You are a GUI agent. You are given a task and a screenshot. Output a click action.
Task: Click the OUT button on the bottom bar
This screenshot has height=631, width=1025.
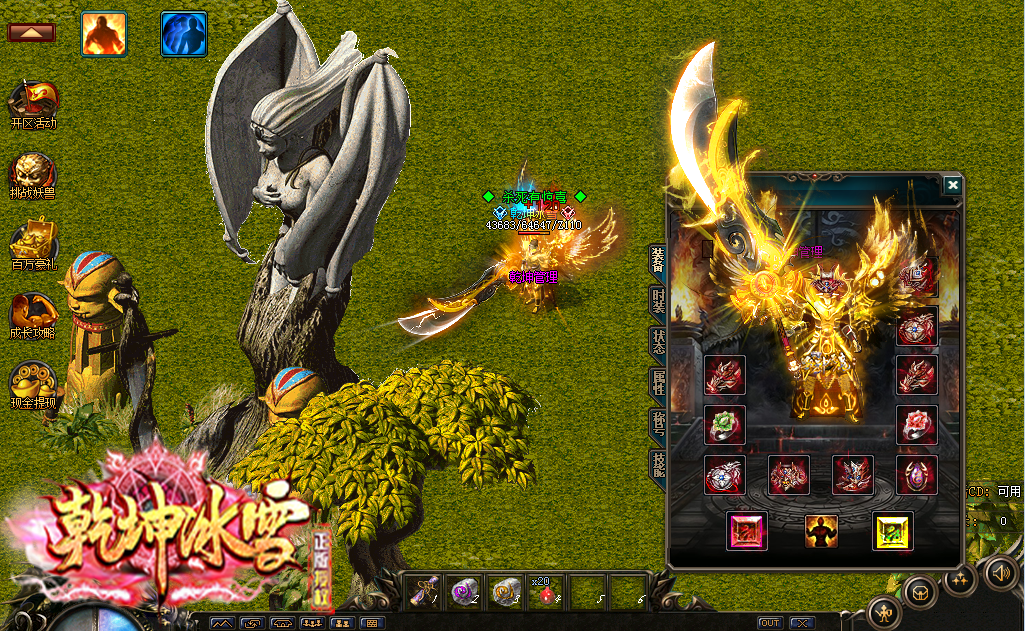pyautogui.click(x=769, y=623)
